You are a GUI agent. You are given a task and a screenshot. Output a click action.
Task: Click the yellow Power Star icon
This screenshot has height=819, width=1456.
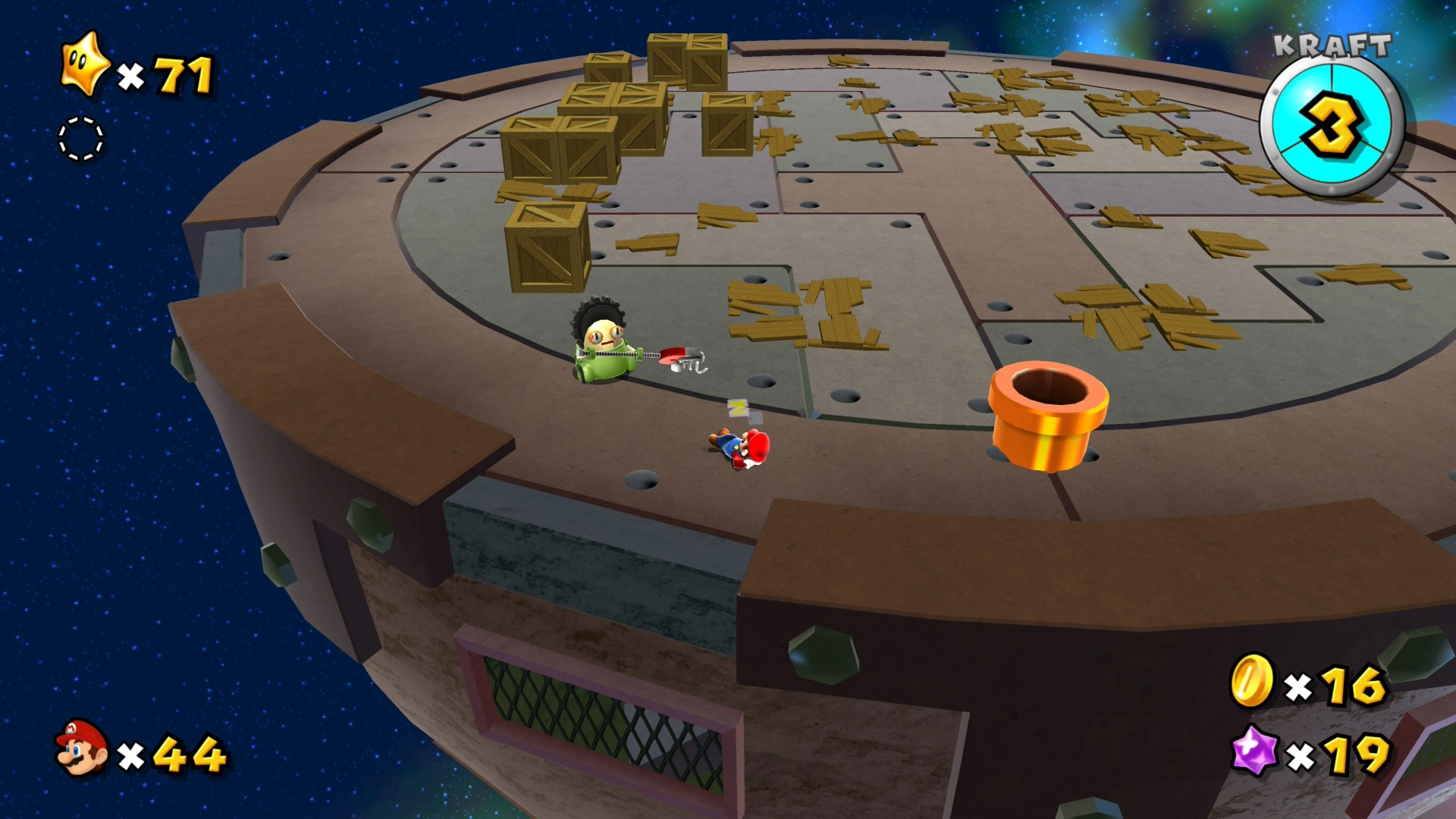tap(85, 64)
